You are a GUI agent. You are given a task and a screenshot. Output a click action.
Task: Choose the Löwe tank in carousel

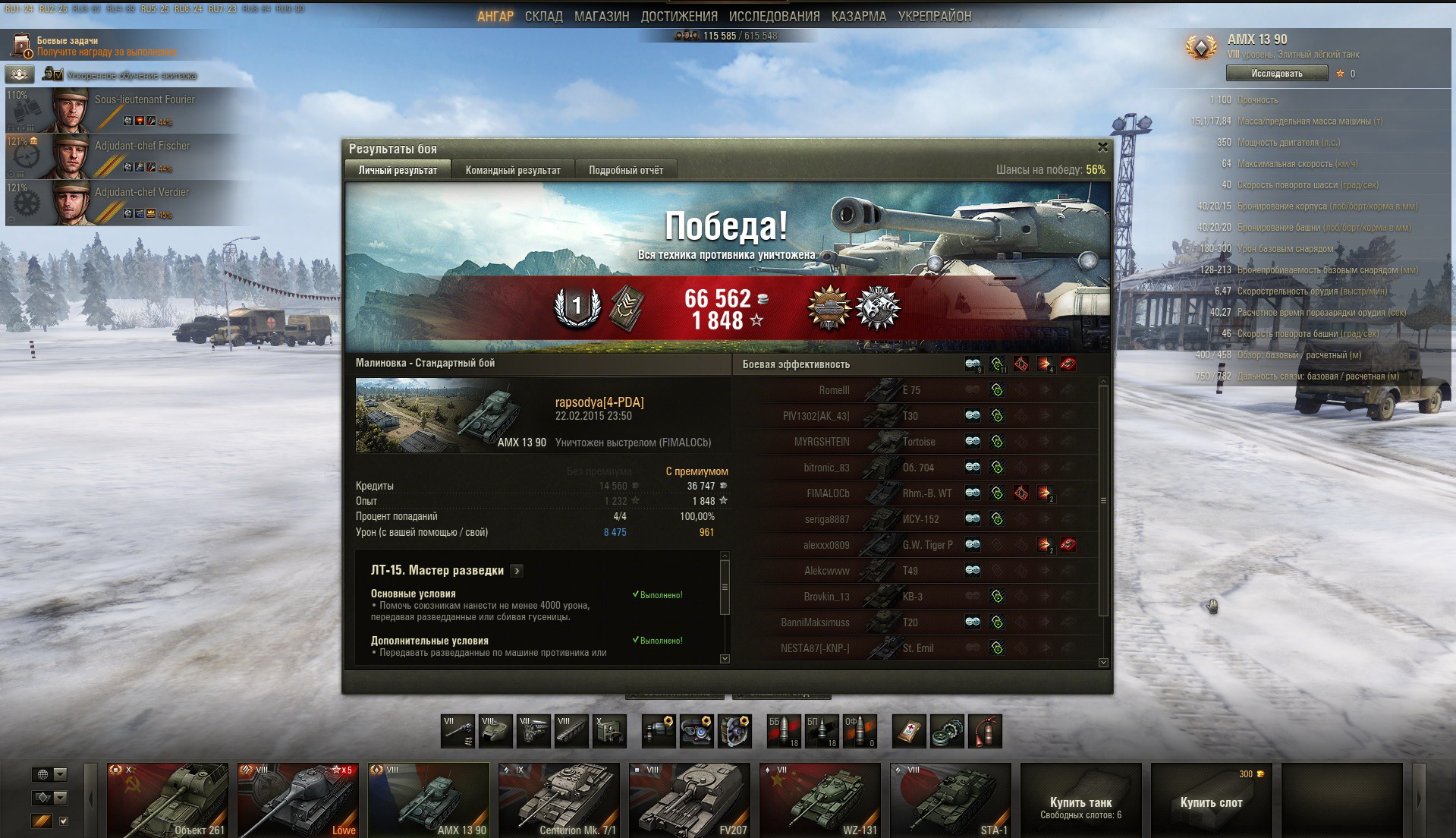298,799
